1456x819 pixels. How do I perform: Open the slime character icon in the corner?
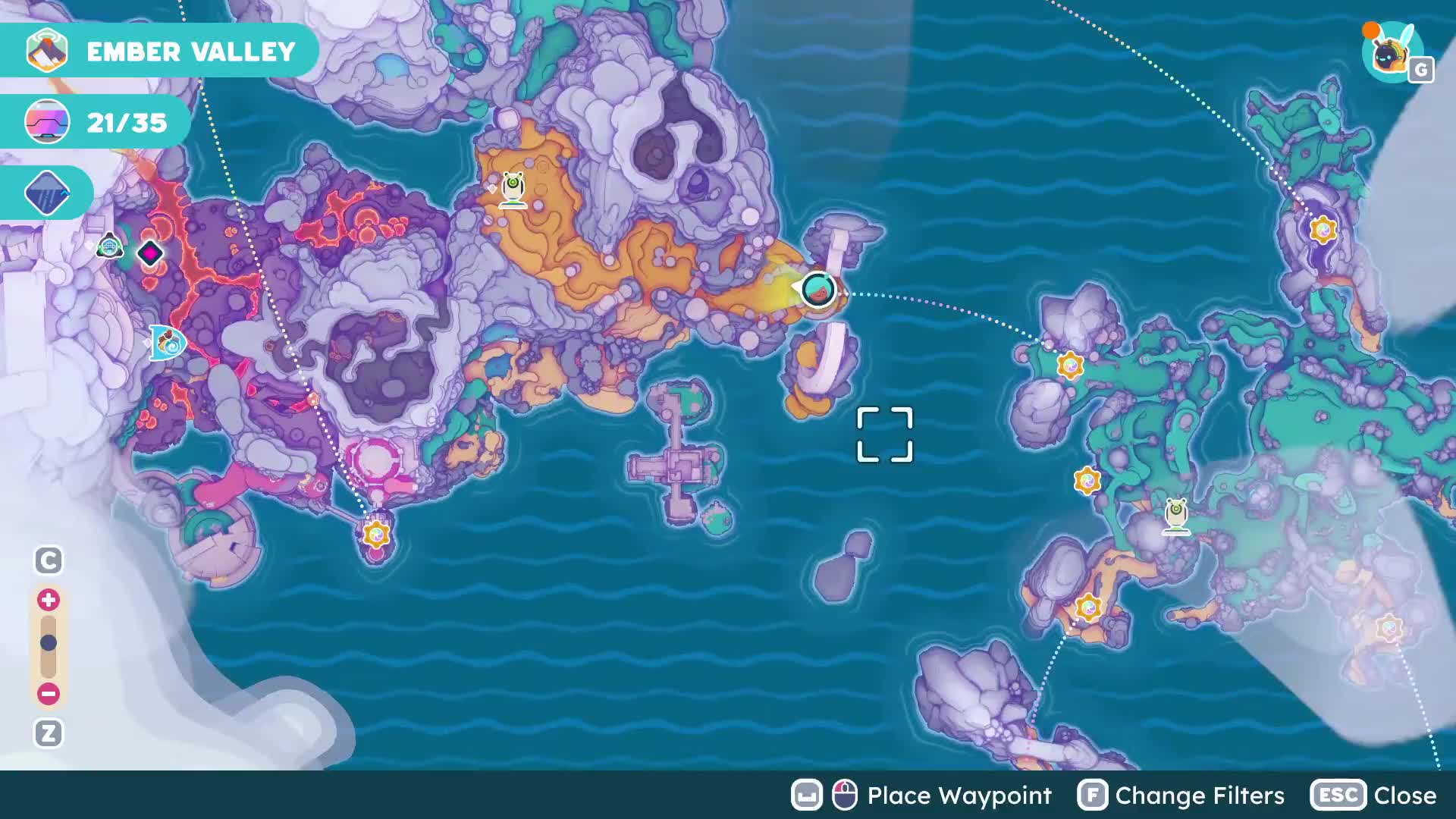click(1389, 52)
